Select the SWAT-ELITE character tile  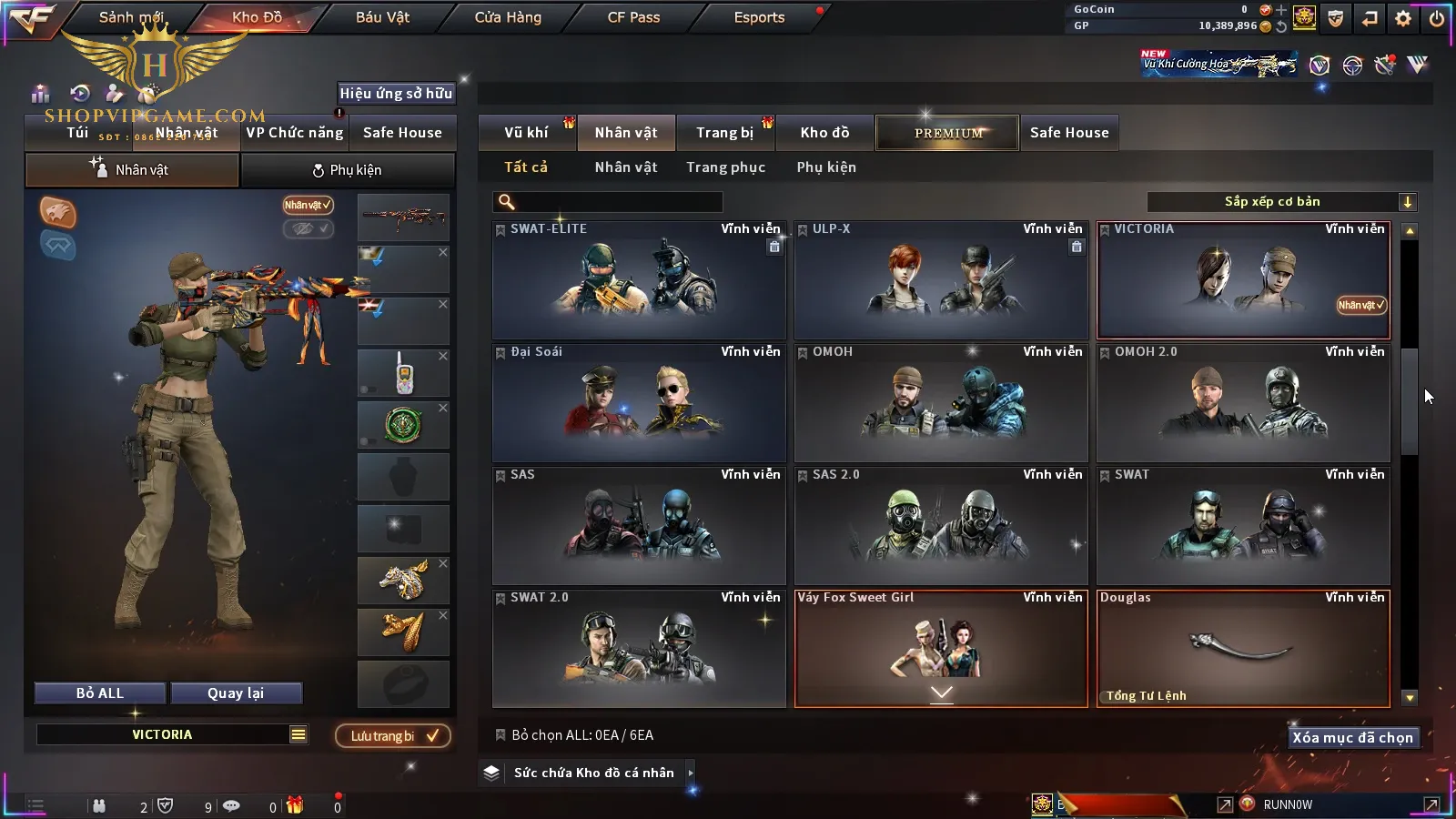pyautogui.click(x=639, y=280)
